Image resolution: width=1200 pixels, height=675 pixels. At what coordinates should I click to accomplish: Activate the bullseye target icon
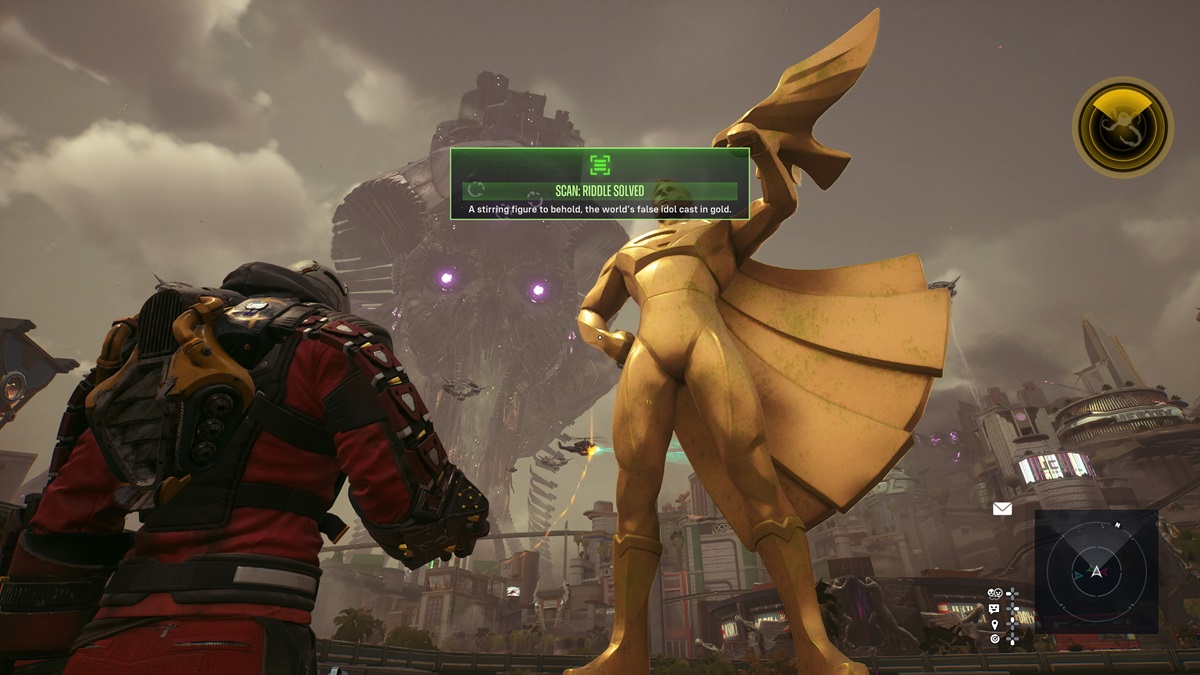(x=994, y=638)
